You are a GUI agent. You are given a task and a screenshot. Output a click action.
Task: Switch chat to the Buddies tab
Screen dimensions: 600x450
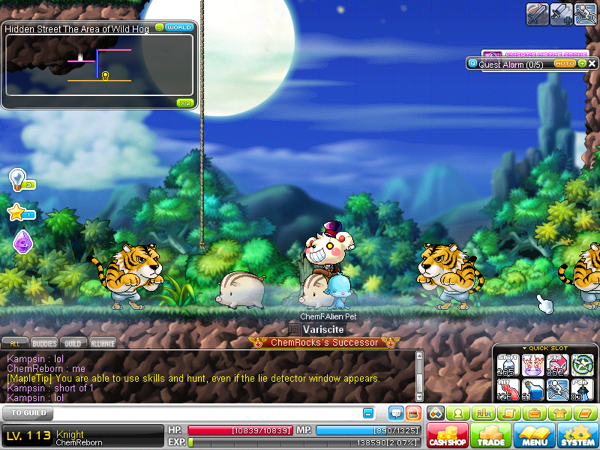(x=44, y=343)
